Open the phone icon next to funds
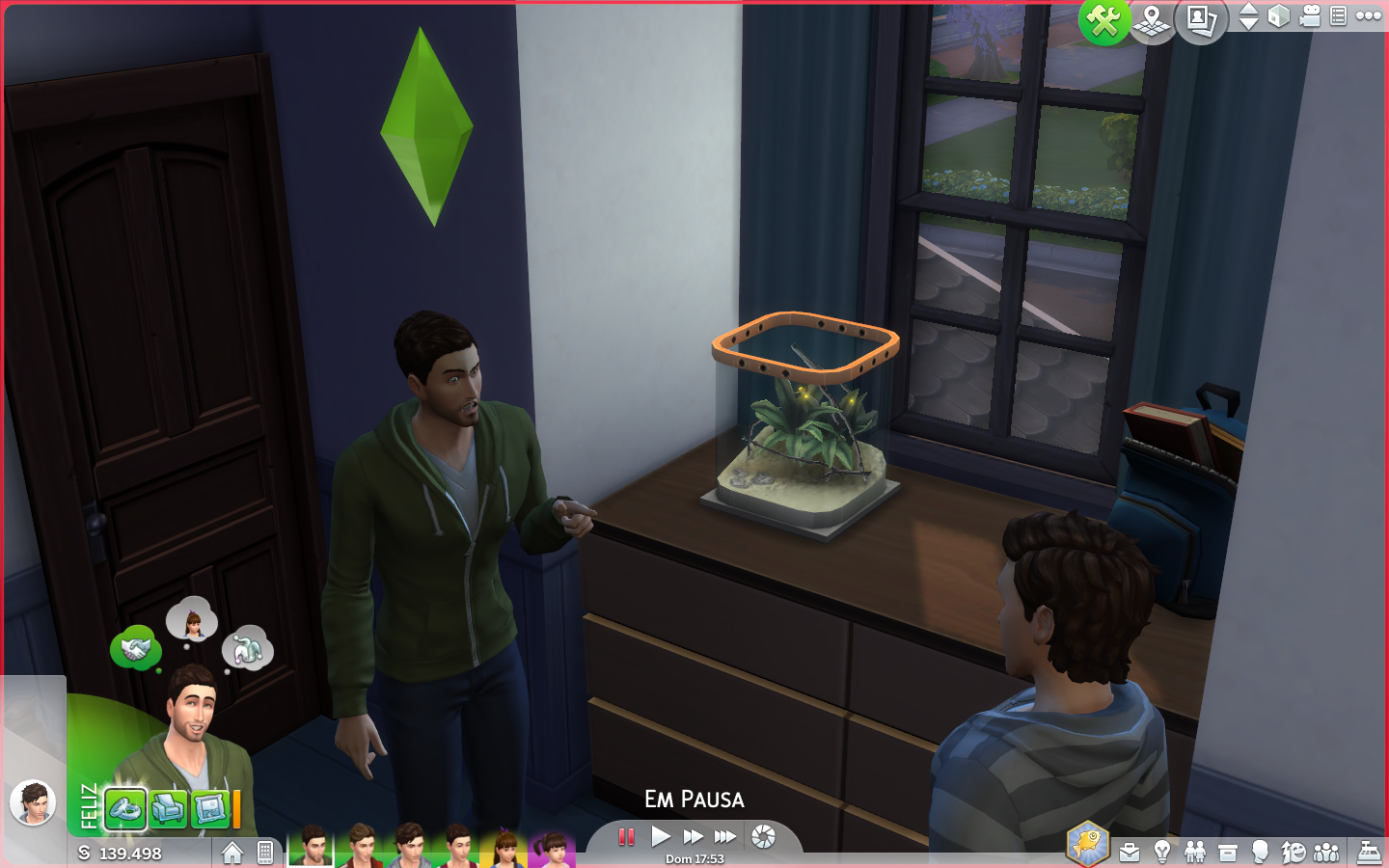The image size is (1389, 868). [265, 853]
